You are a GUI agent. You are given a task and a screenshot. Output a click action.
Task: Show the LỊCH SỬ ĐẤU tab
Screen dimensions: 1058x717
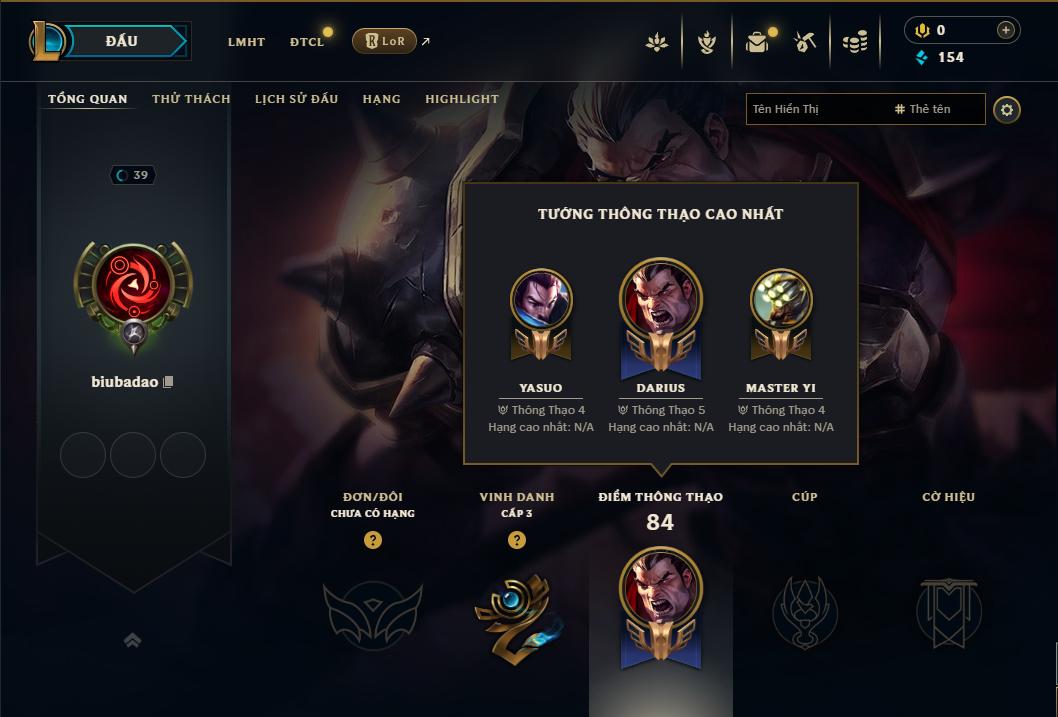pos(296,99)
